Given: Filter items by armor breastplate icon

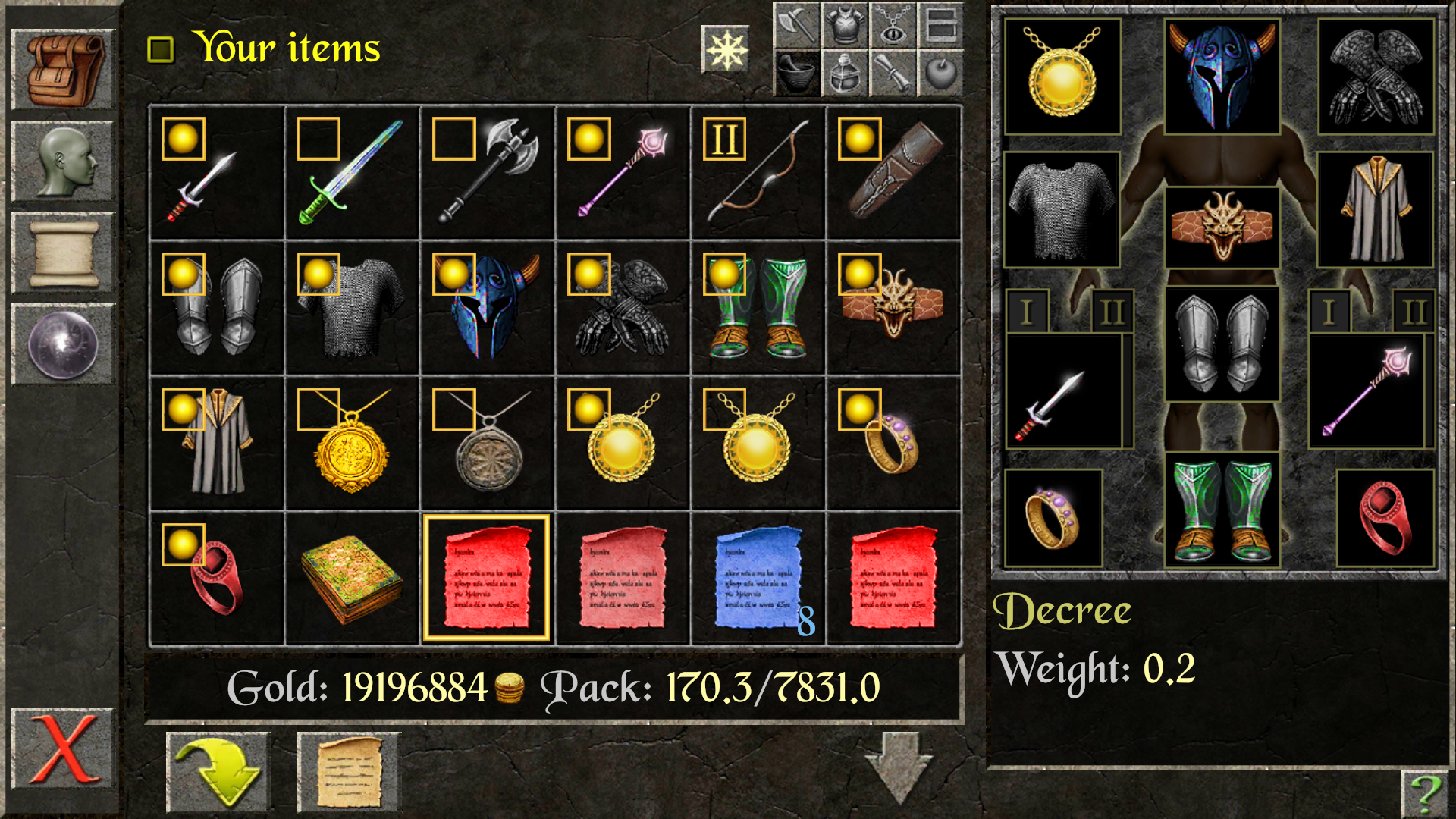Looking at the screenshot, I should pos(845,25).
